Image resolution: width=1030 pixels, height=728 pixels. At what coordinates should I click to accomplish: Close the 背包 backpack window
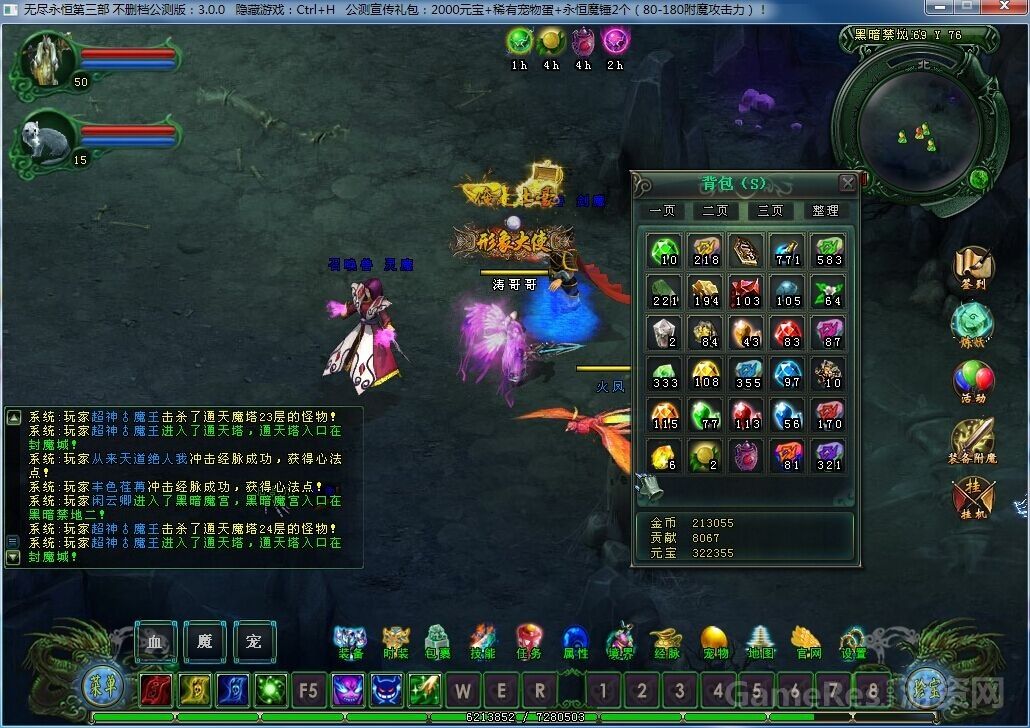[847, 183]
